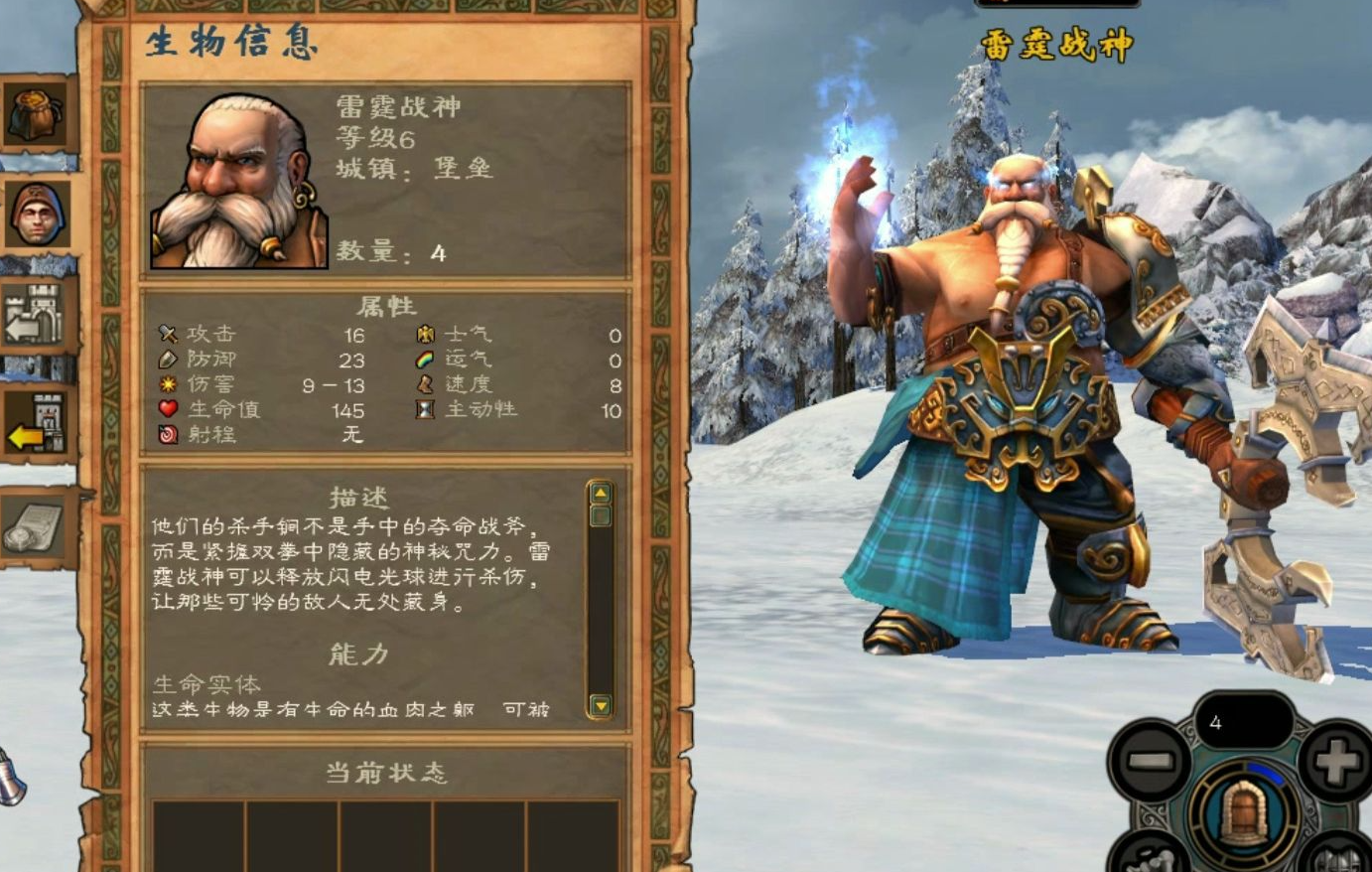Click the morale icon next to 士气
Image resolution: width=1372 pixels, height=872 pixels.
click(x=425, y=332)
